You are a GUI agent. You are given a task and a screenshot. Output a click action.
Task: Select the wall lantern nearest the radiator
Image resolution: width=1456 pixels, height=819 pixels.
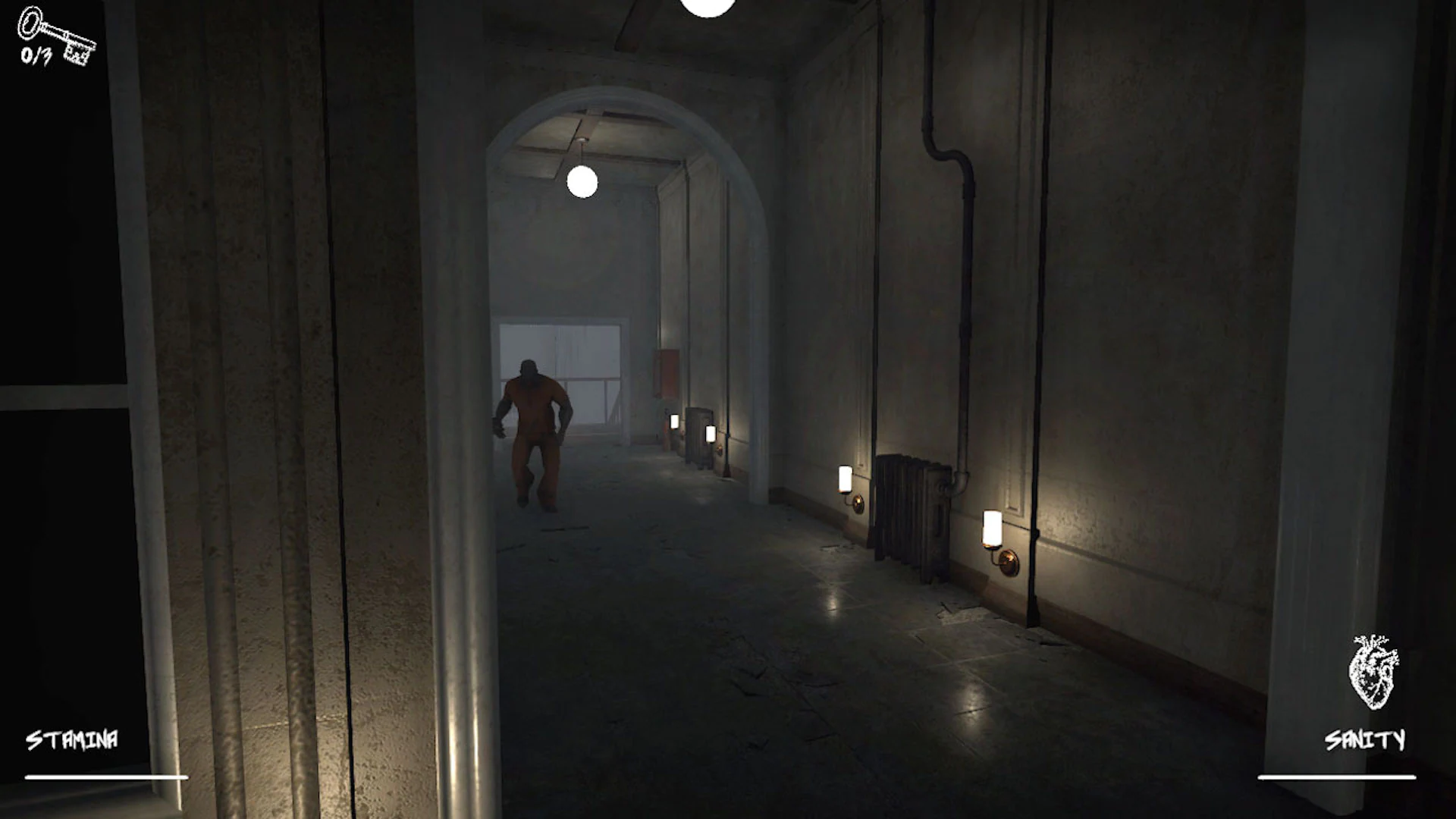(x=846, y=478)
